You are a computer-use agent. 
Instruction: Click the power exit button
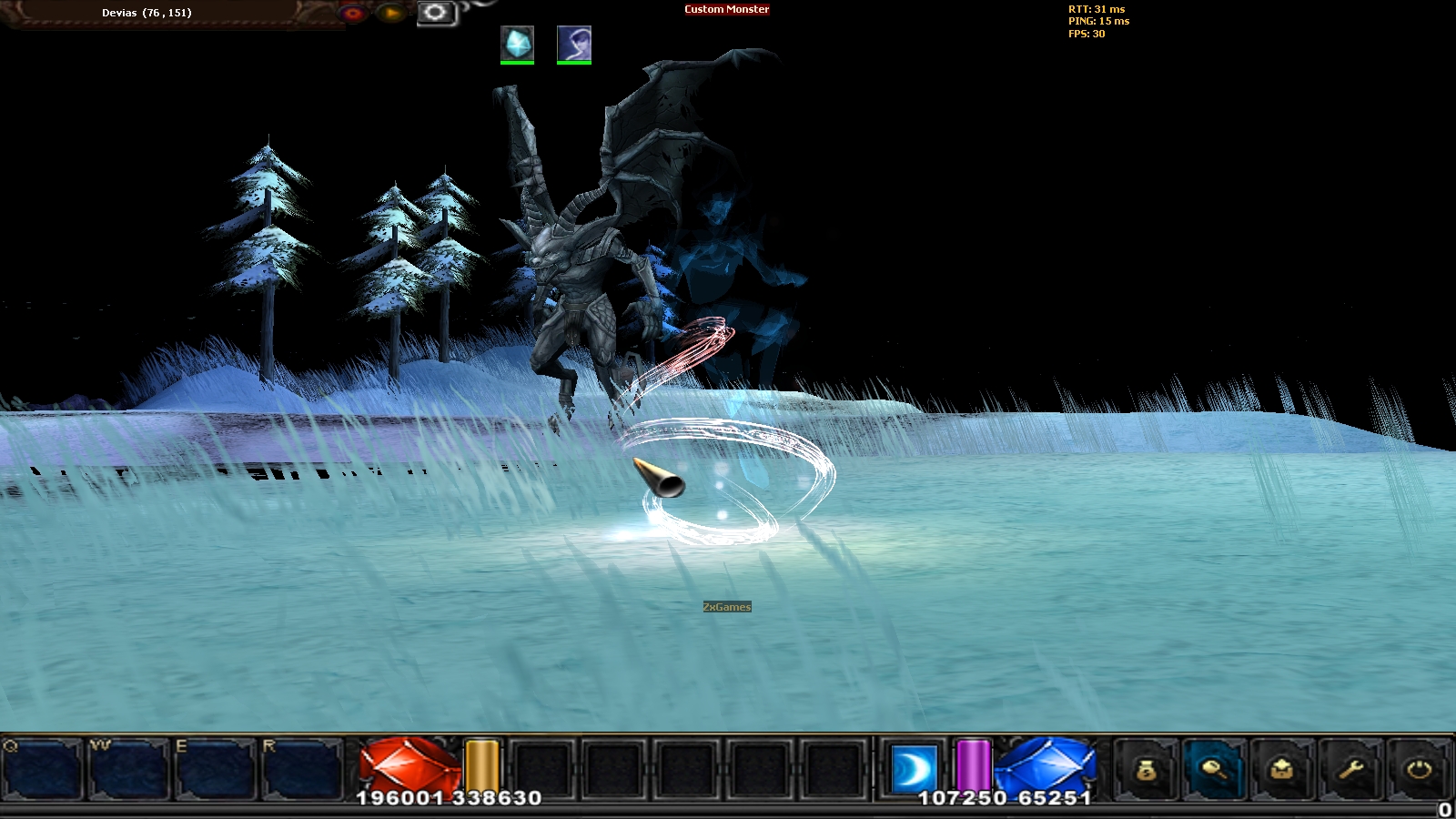tap(1419, 771)
